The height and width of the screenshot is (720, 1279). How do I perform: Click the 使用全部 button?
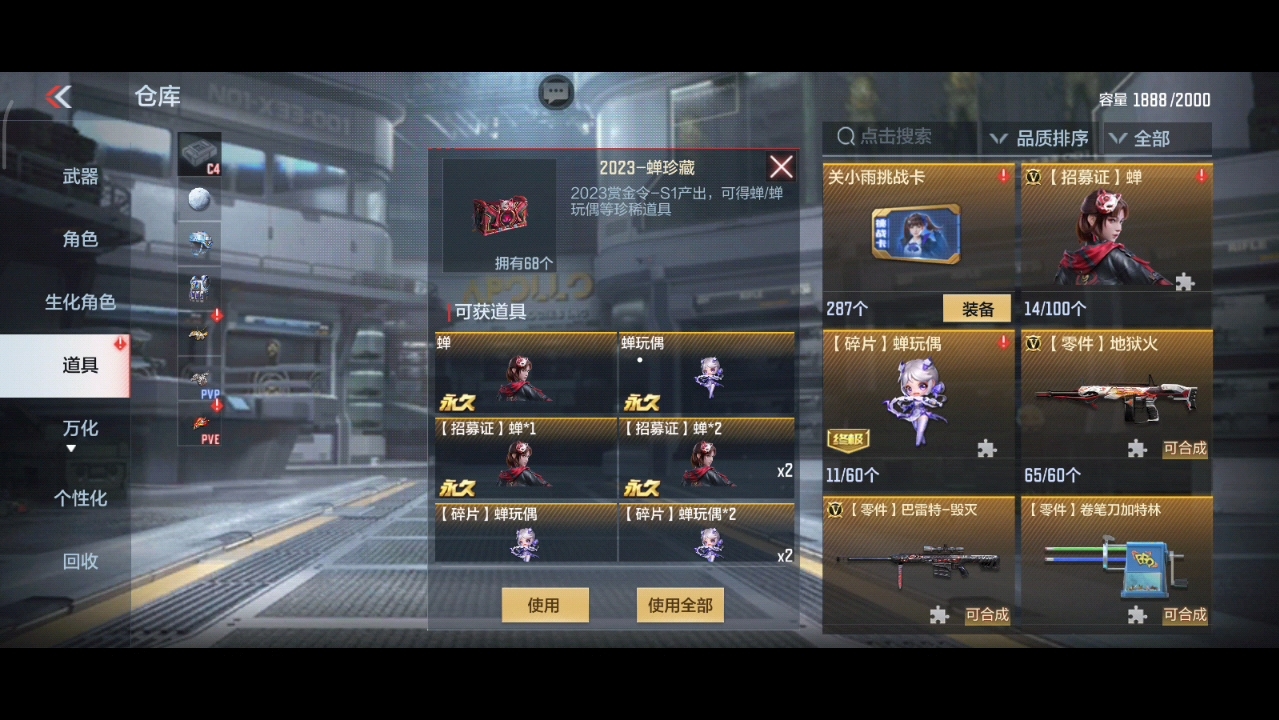click(x=680, y=605)
